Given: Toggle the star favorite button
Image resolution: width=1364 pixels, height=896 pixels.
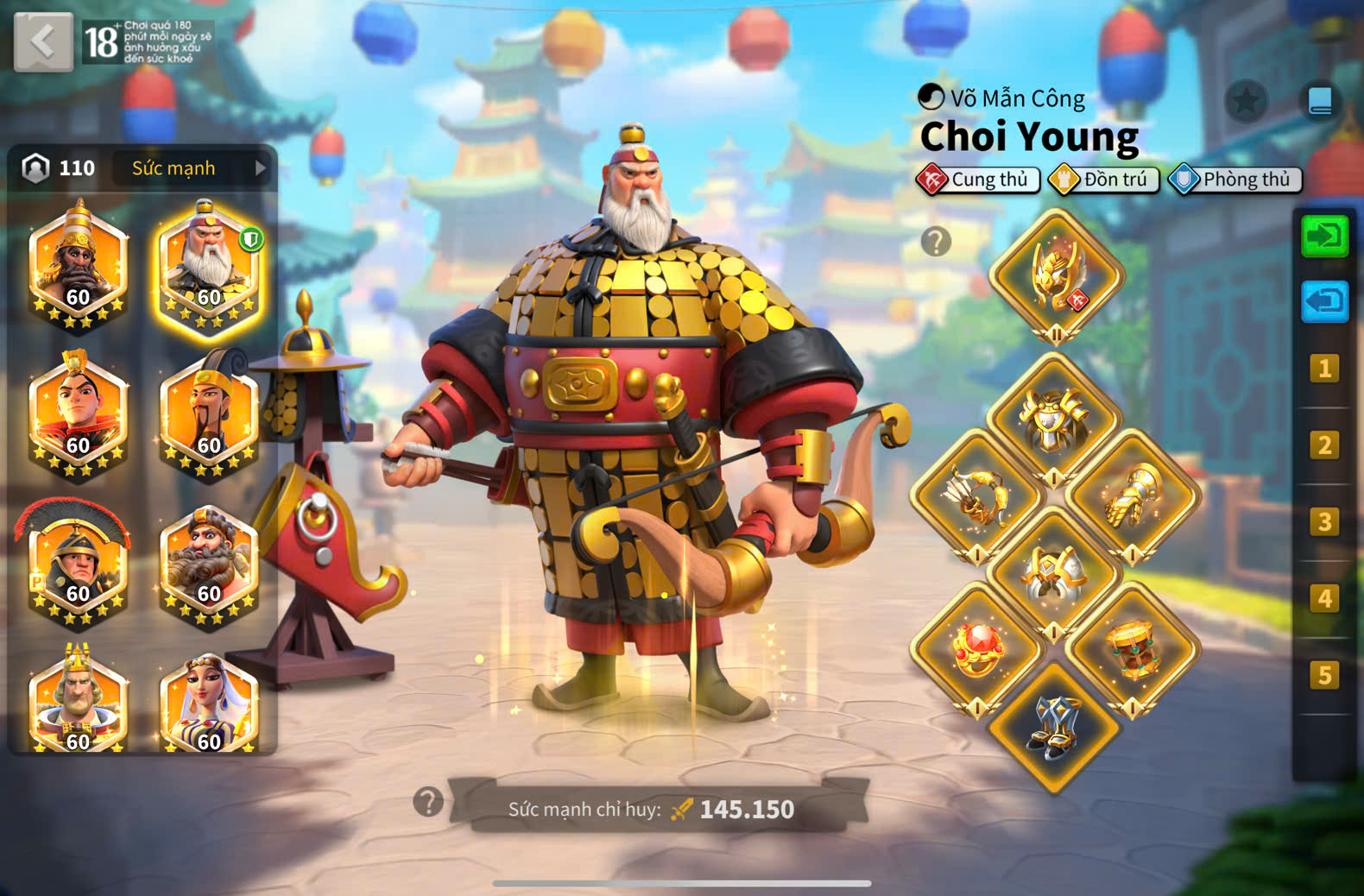Looking at the screenshot, I should tap(1246, 102).
